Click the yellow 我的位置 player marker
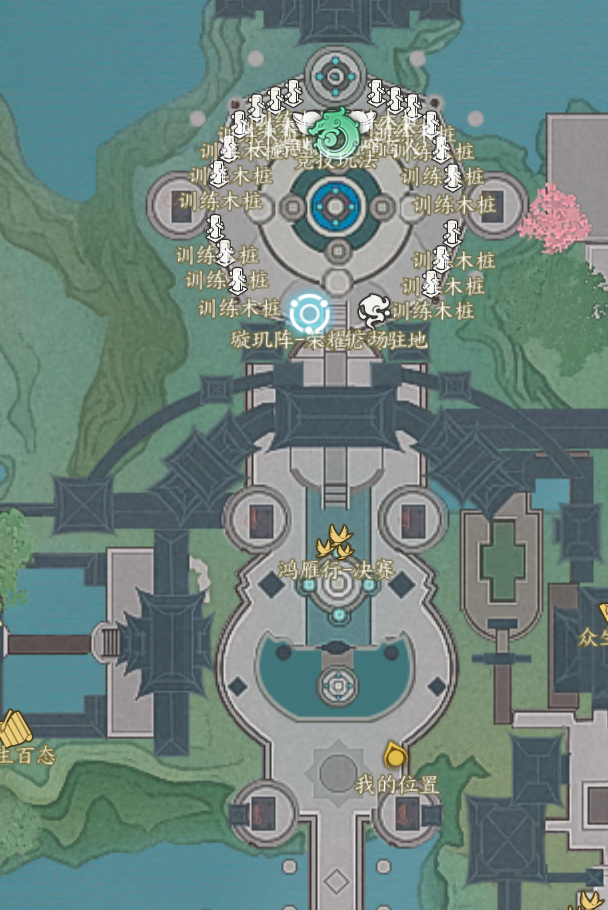608x910 pixels. tap(395, 755)
